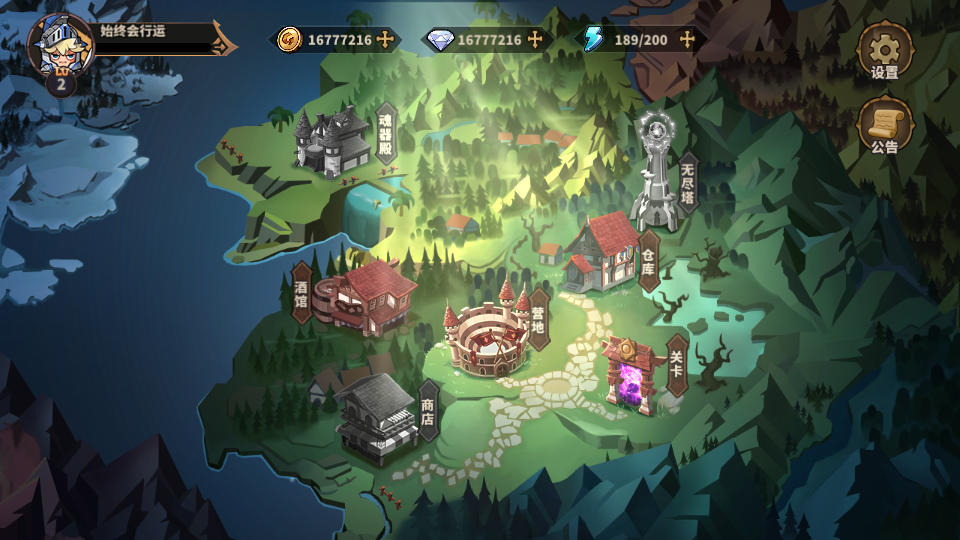Add more diamonds with plus button
This screenshot has height=540, width=960.
536,40
